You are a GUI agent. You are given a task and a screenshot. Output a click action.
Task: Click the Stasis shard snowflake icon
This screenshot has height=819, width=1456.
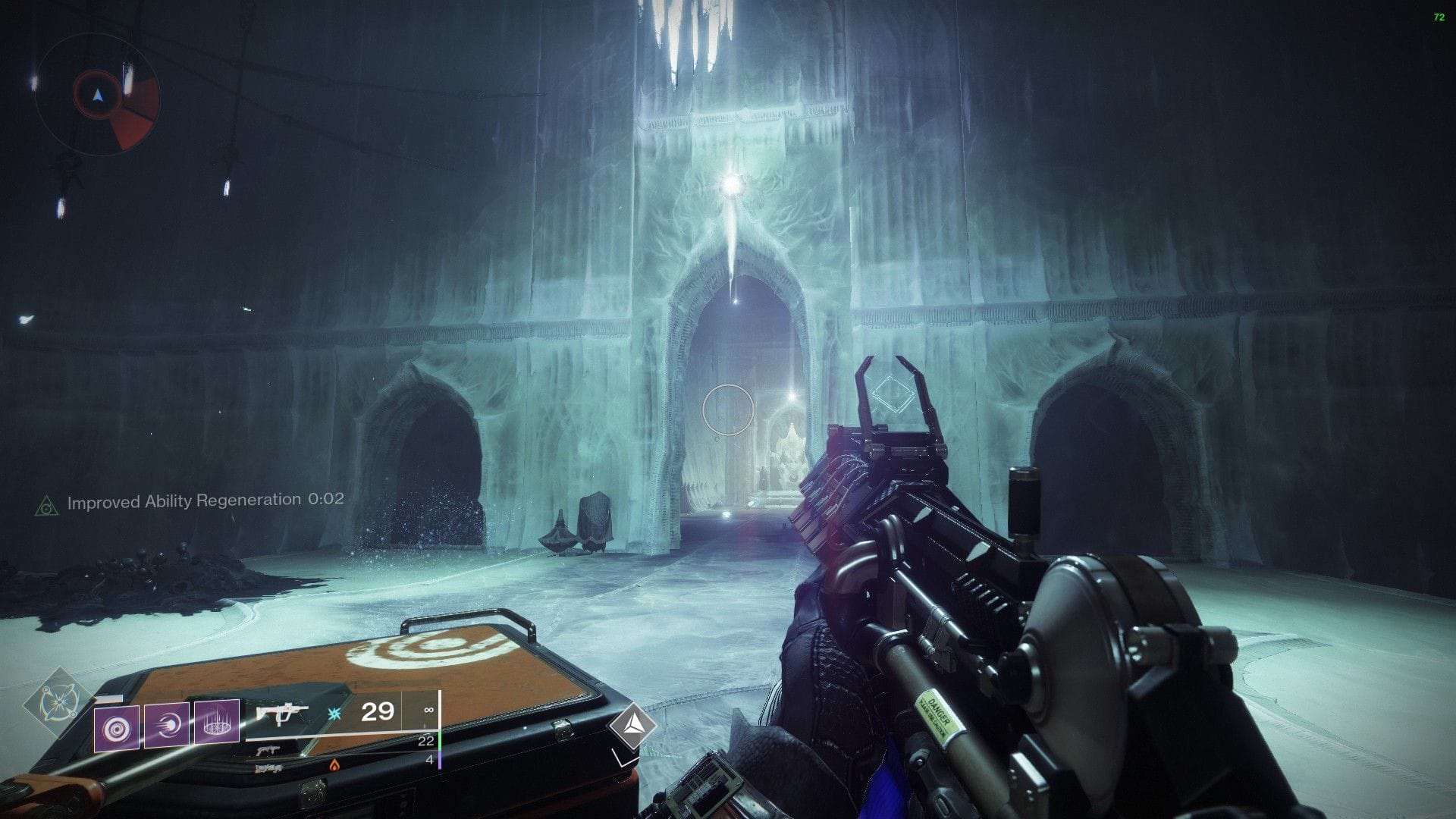click(333, 713)
